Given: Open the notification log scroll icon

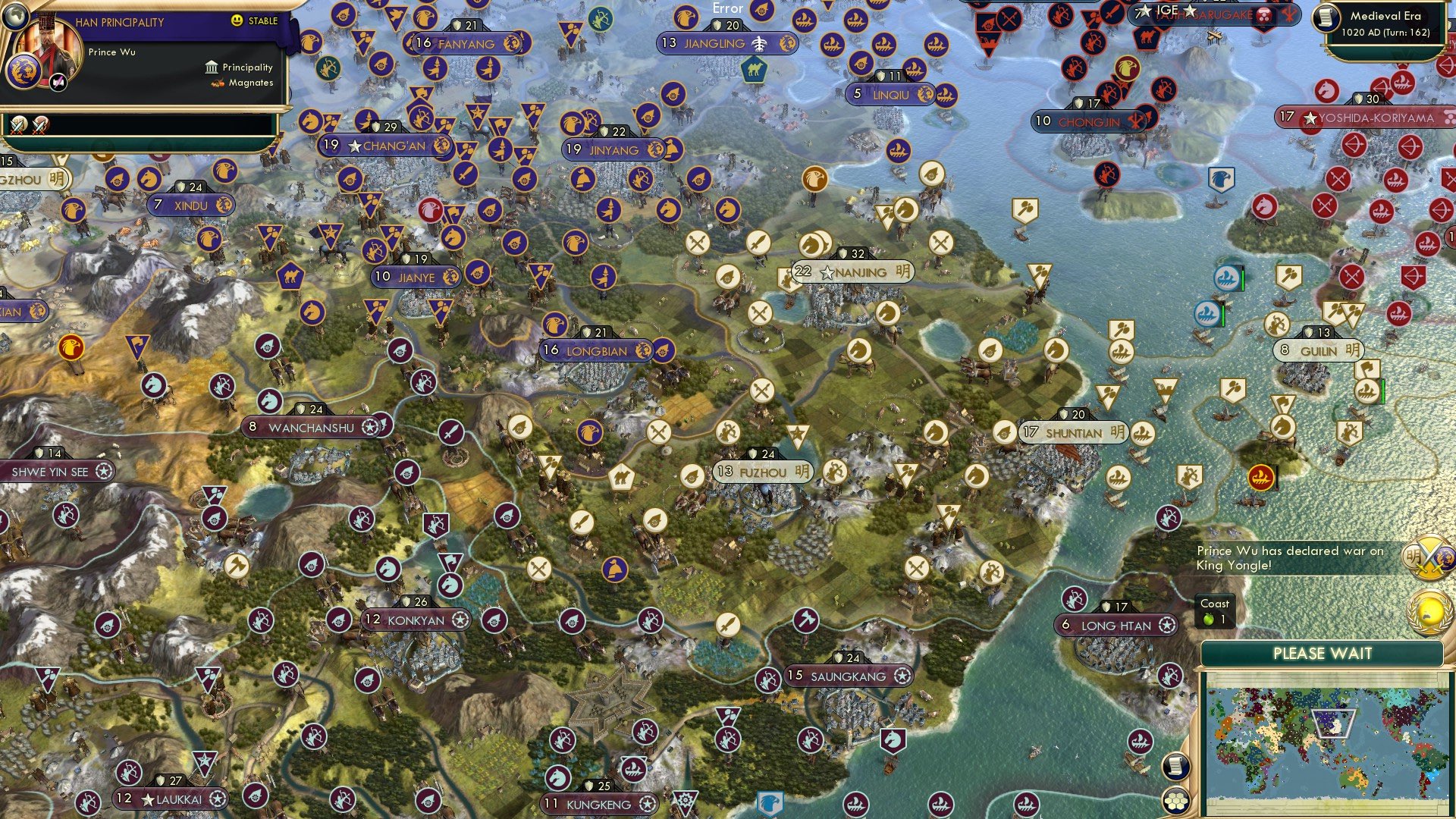Looking at the screenshot, I should (x=1176, y=767).
